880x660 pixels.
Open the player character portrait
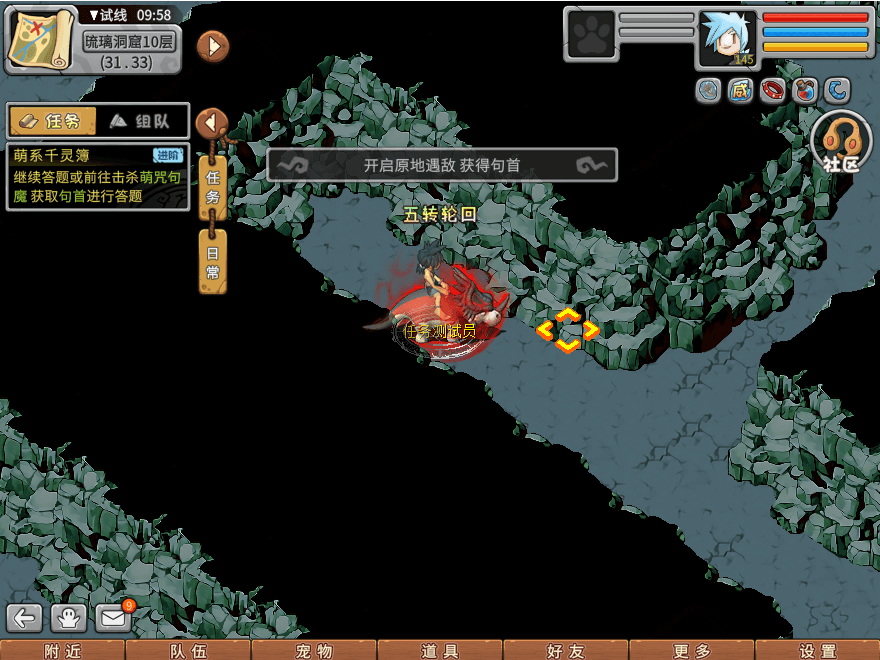point(727,39)
